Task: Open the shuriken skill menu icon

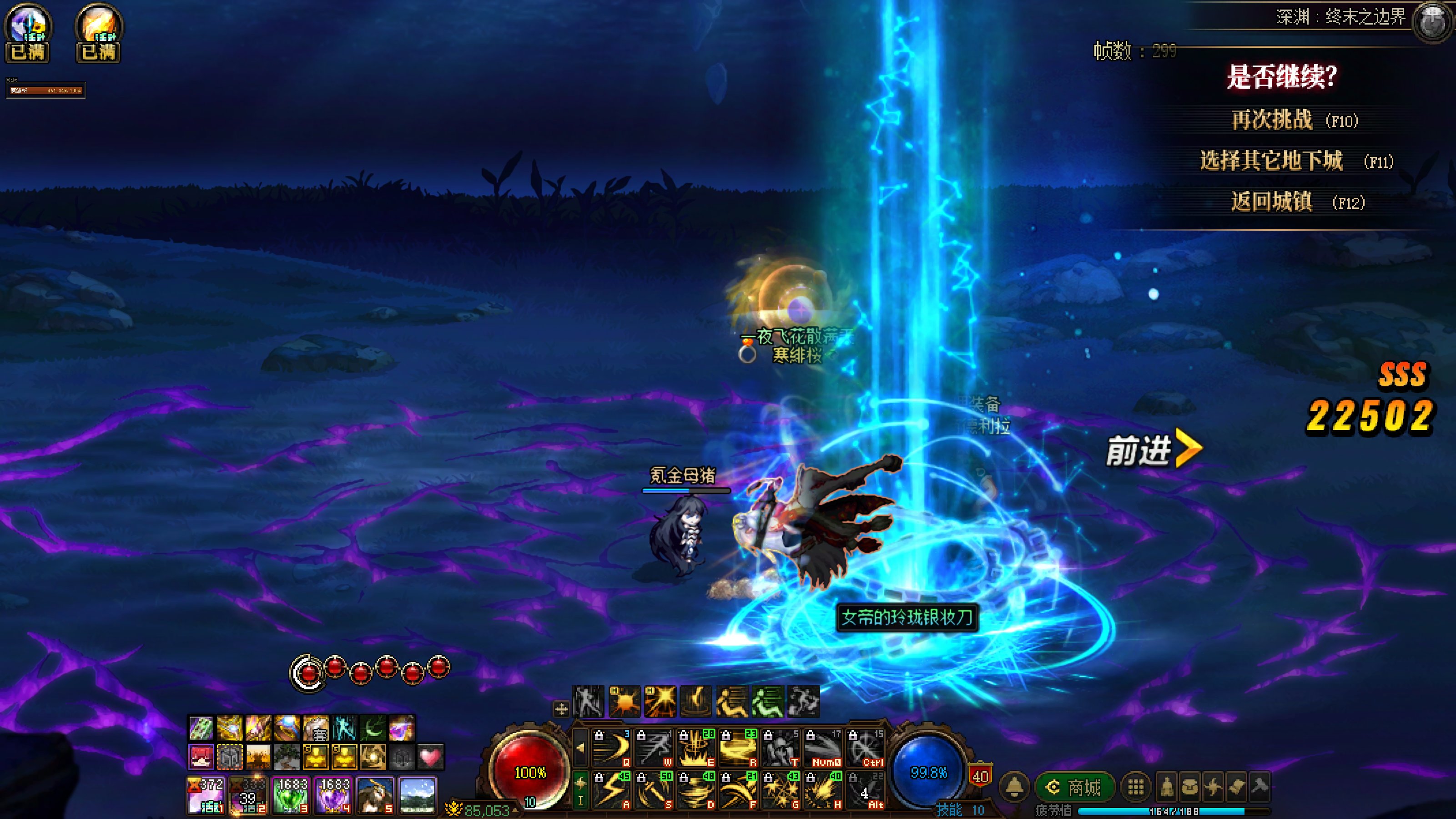Action: coord(1213,787)
